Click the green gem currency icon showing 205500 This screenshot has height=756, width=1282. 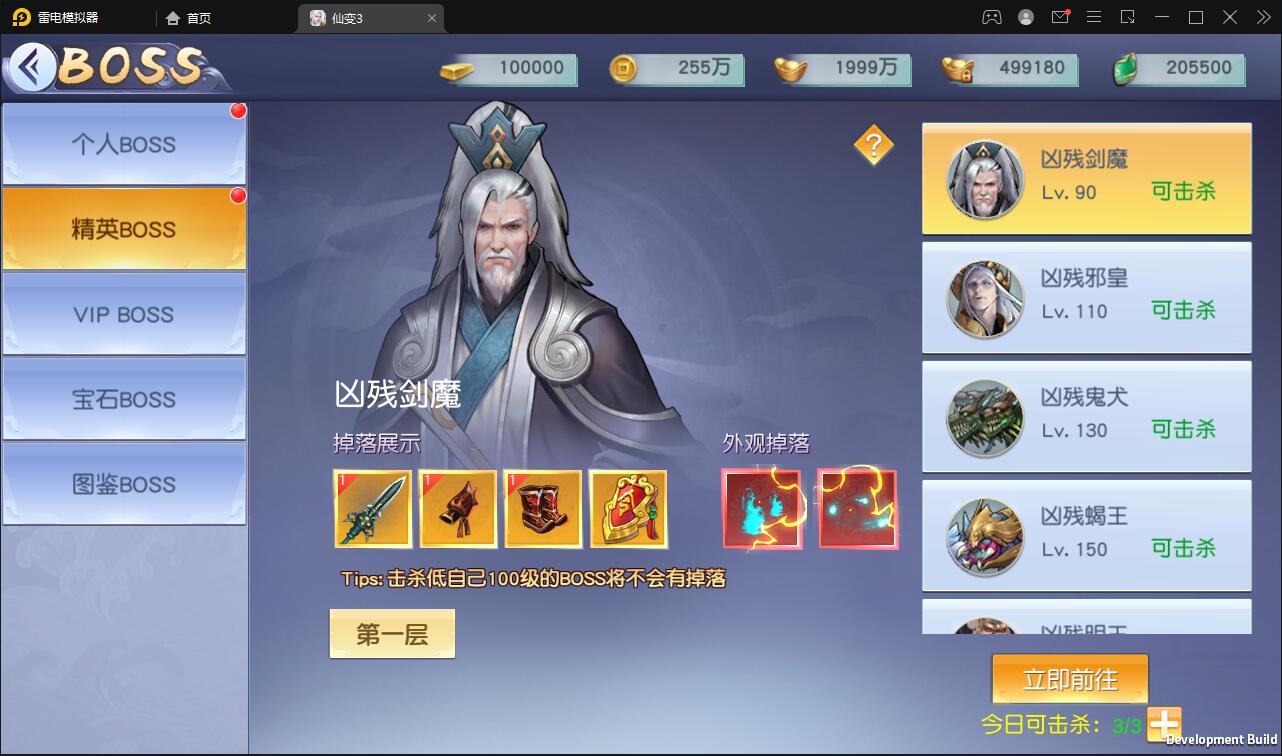tap(1125, 70)
